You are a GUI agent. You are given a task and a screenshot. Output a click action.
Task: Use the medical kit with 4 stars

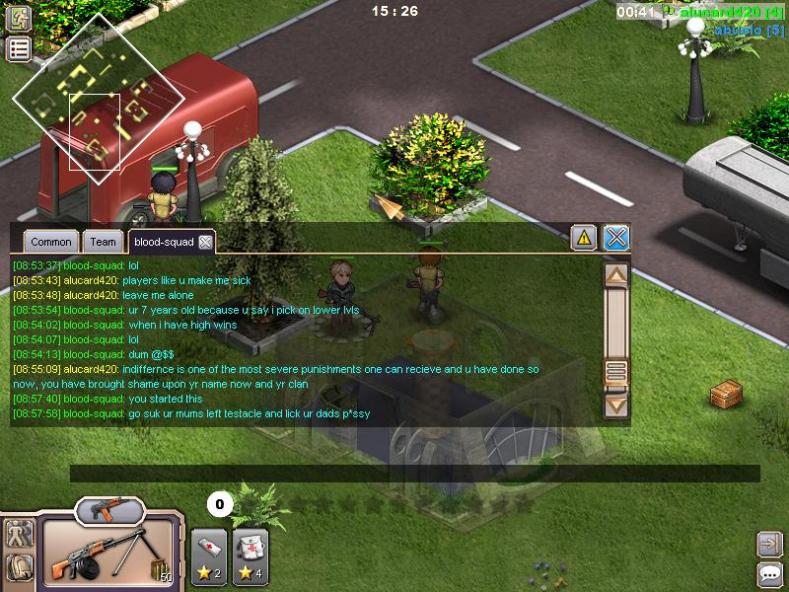tap(250, 557)
